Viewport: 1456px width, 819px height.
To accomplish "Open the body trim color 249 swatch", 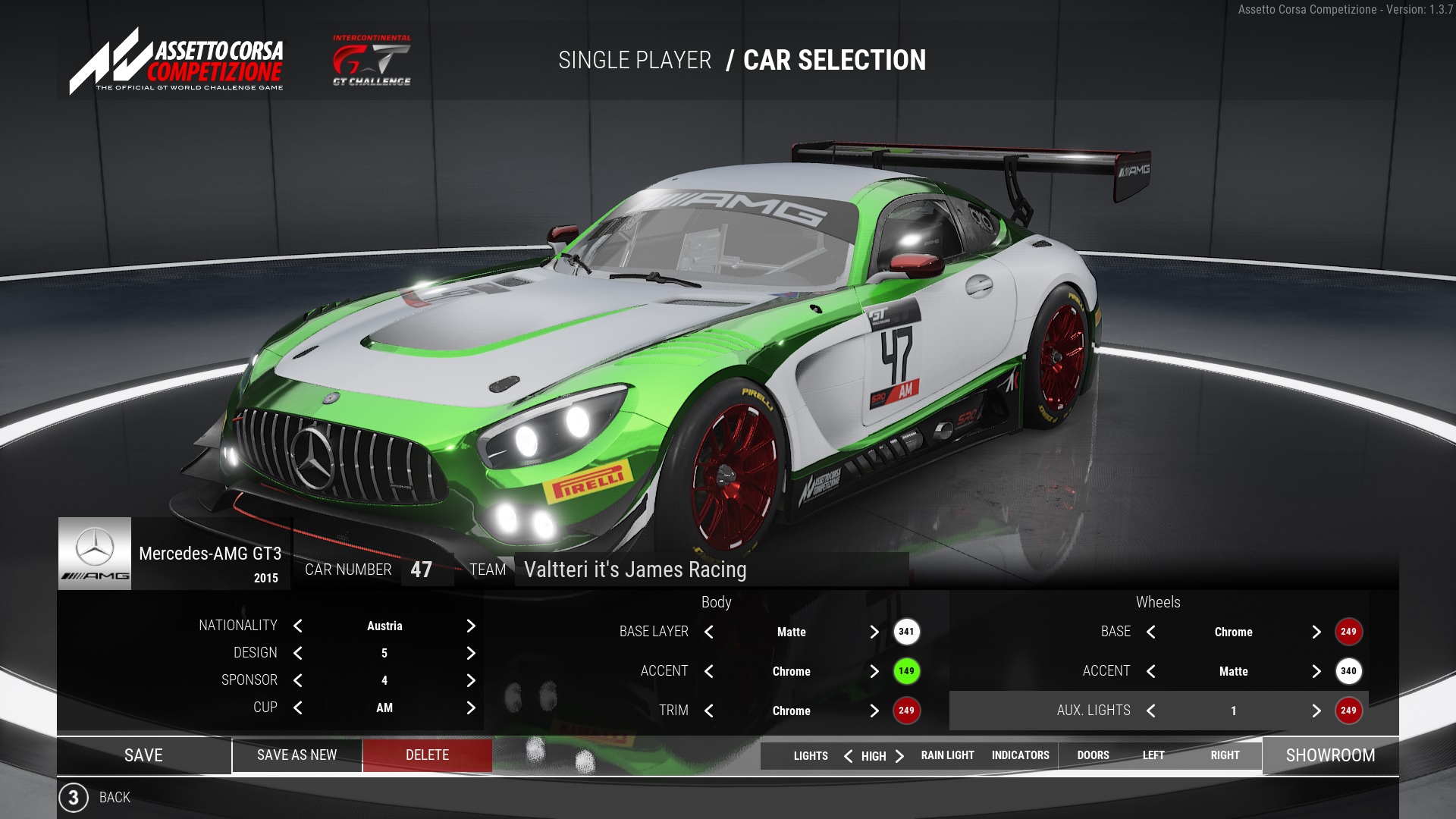I will pyautogui.click(x=906, y=711).
